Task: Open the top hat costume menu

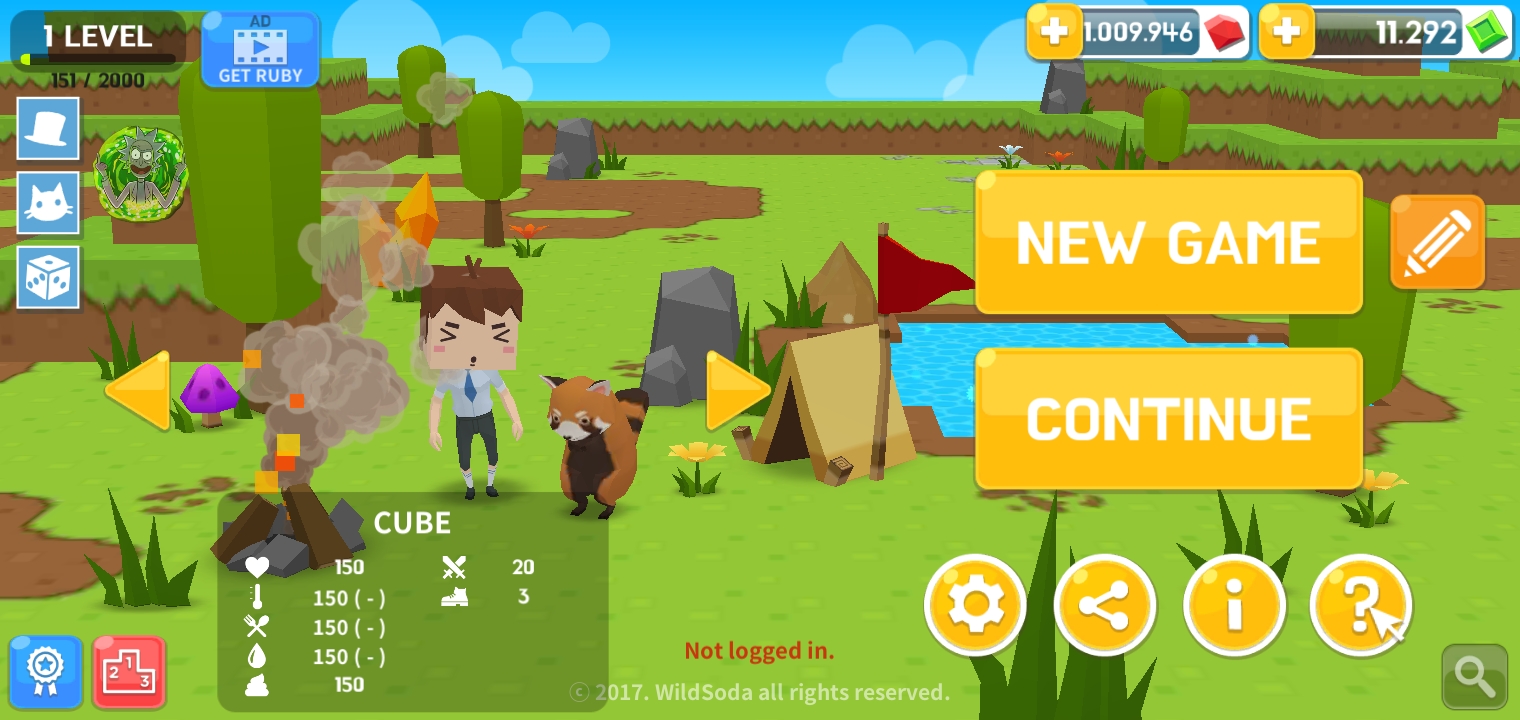Action: pyautogui.click(x=48, y=129)
